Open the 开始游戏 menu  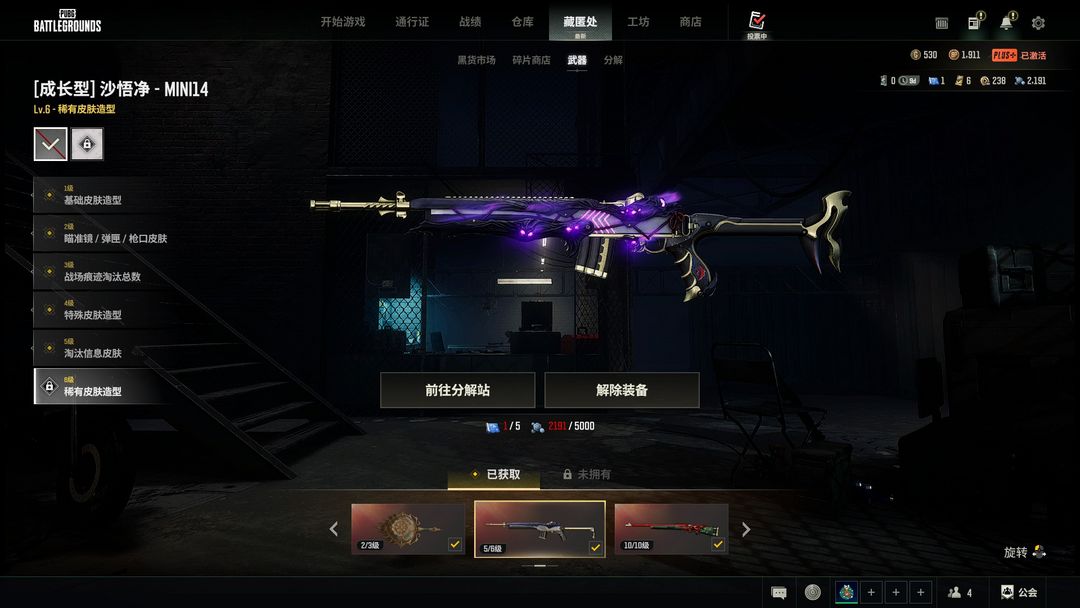click(x=342, y=22)
